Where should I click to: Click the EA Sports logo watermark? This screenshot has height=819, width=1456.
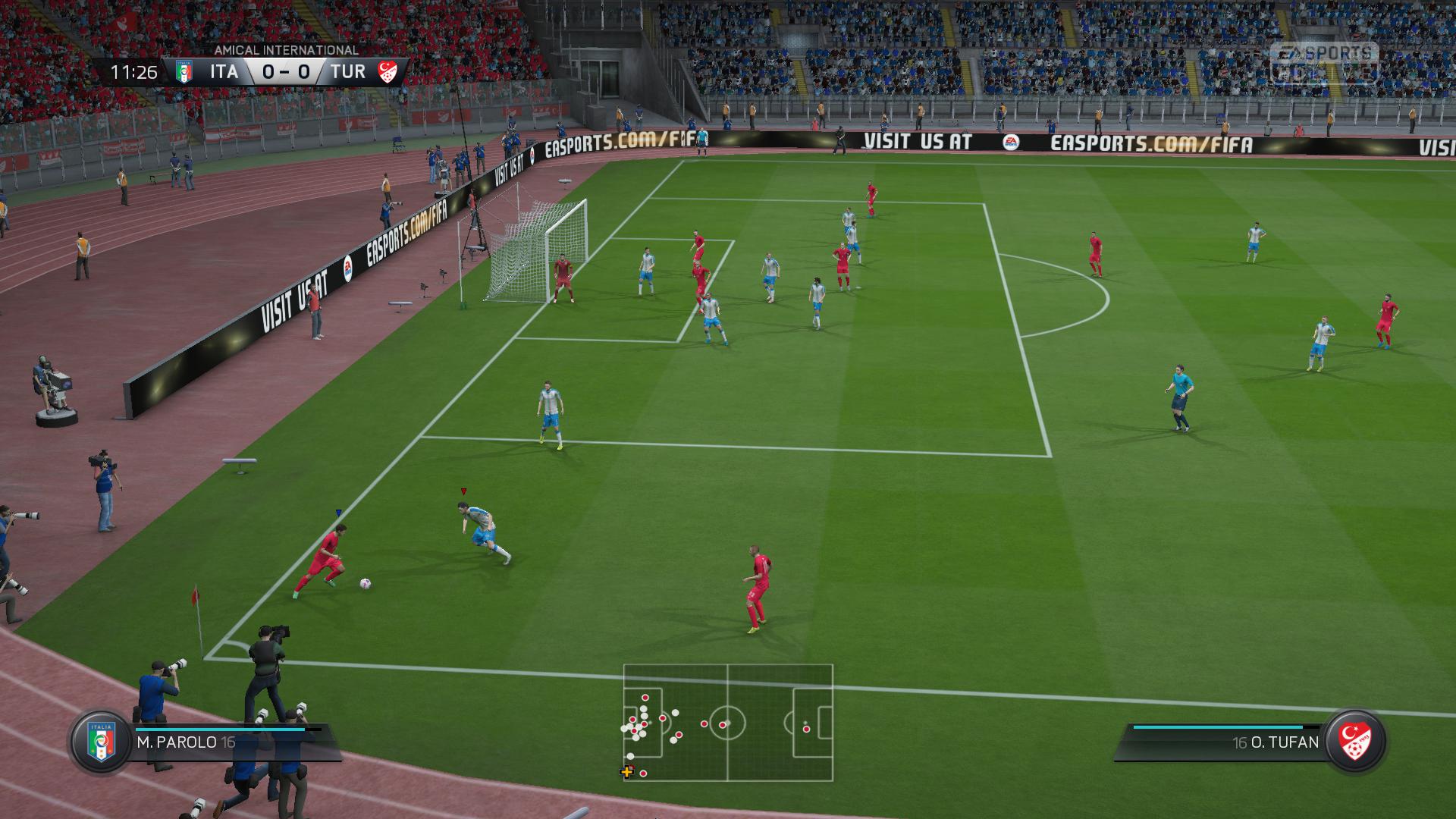(x=1324, y=62)
